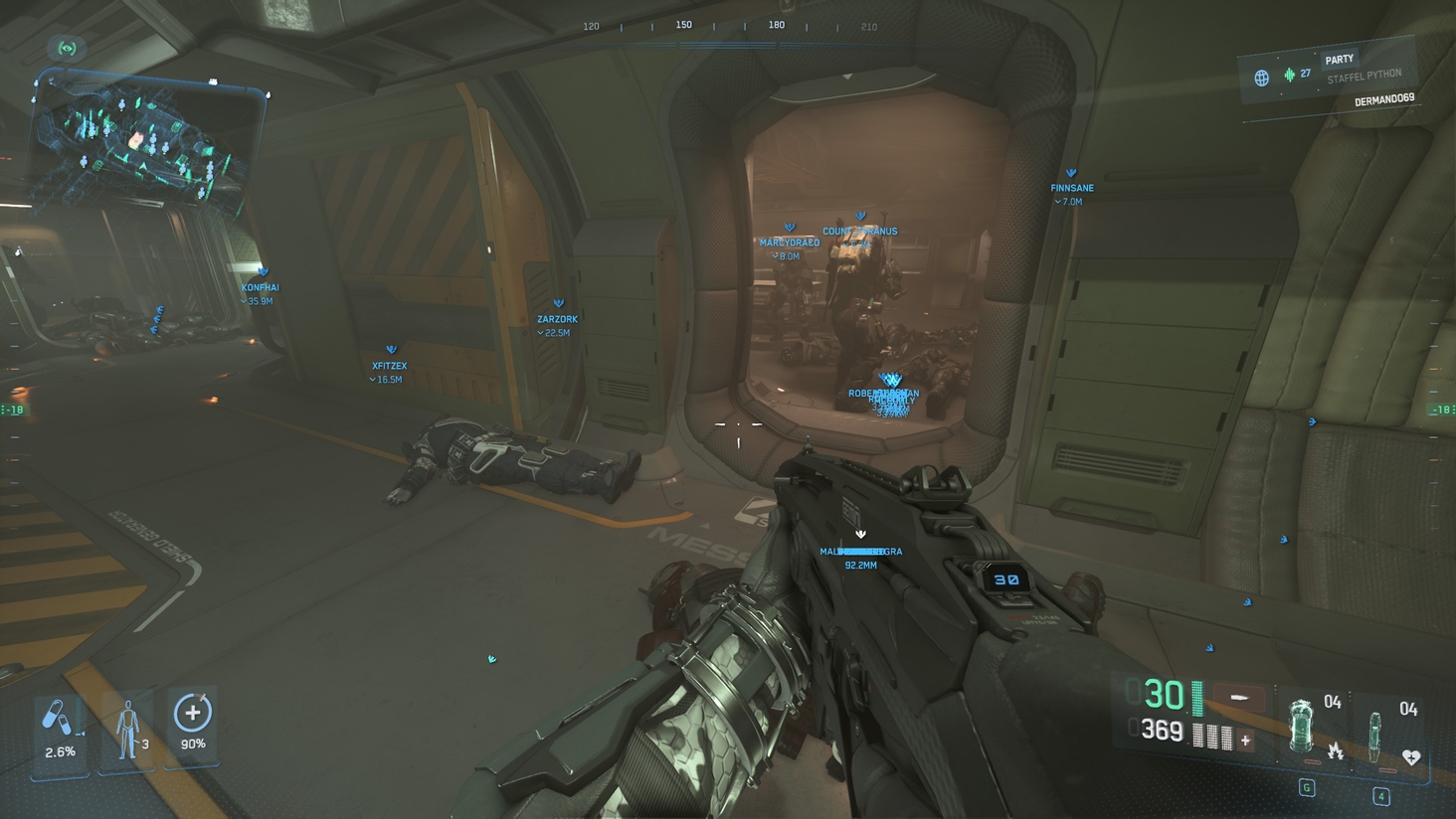Click the circular health percentage ring

[191, 710]
